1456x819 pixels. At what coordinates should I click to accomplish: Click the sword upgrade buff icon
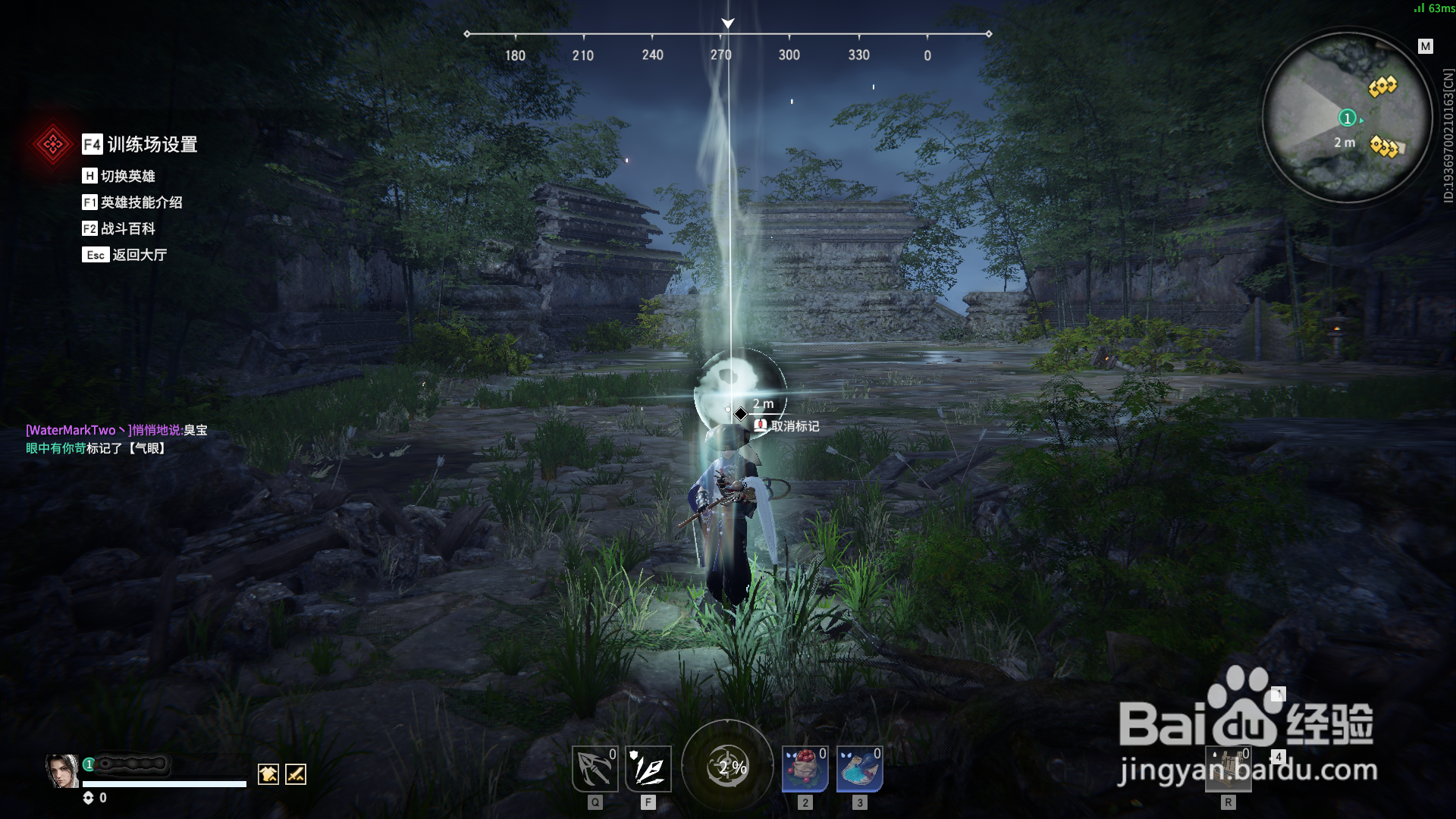[296, 774]
